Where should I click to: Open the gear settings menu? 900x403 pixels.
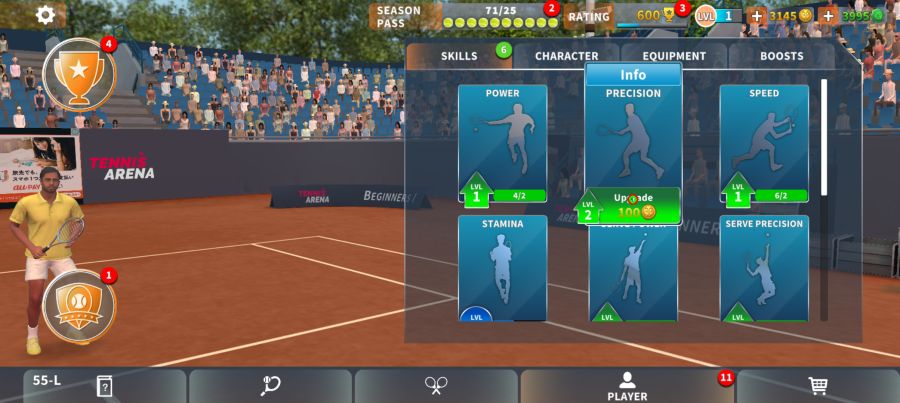[45, 15]
